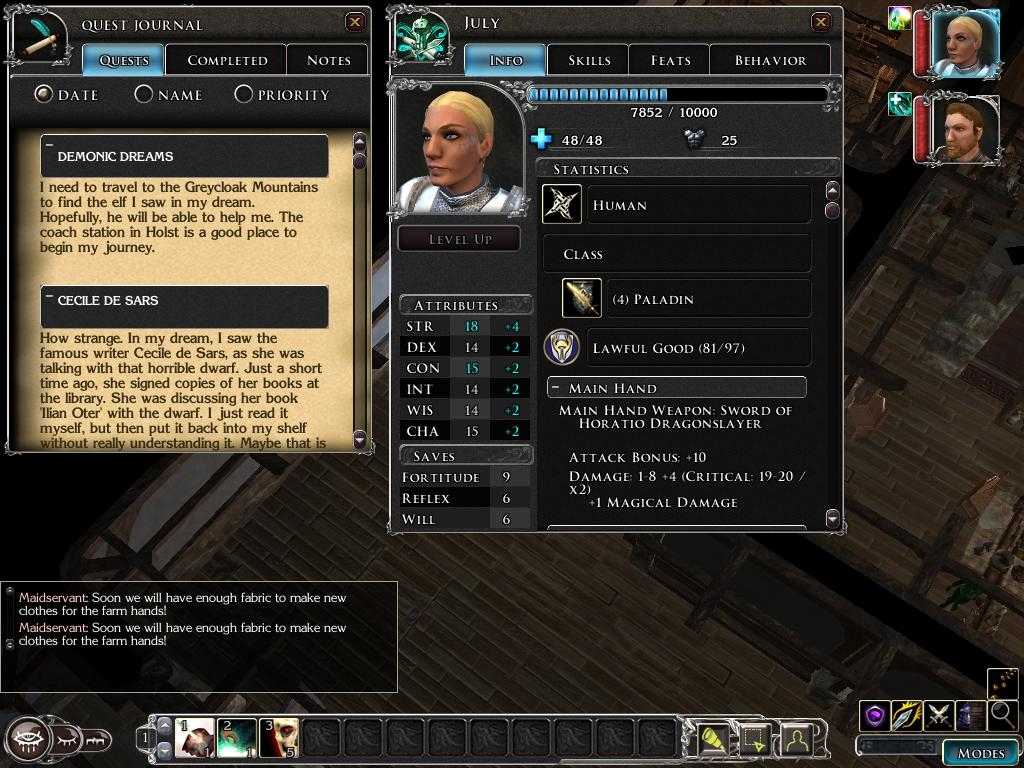This screenshot has height=768, width=1024.
Task: Select the Date sort option
Action: (x=44, y=95)
